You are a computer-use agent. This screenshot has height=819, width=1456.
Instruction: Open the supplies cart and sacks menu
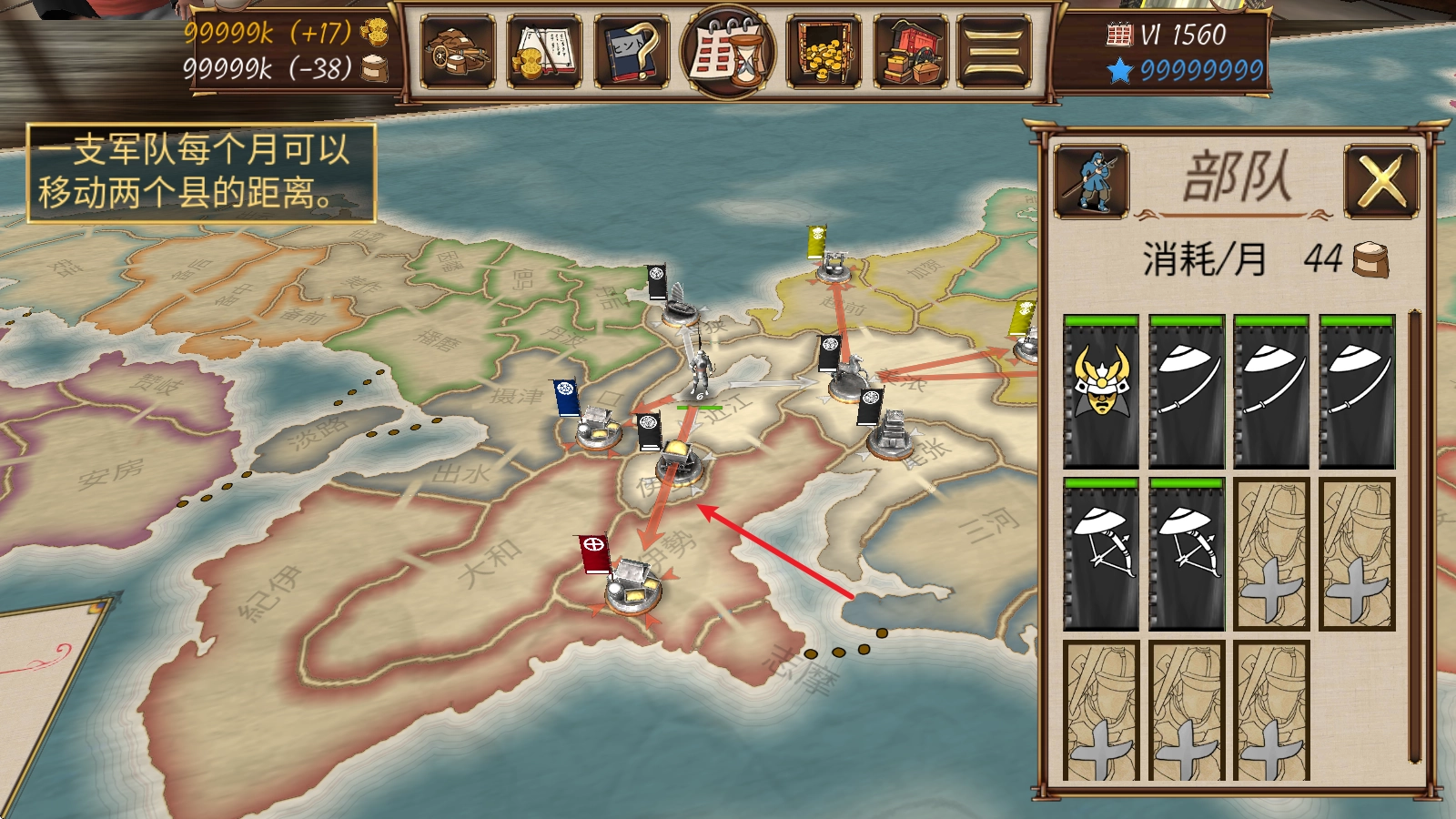pyautogui.click(x=457, y=52)
